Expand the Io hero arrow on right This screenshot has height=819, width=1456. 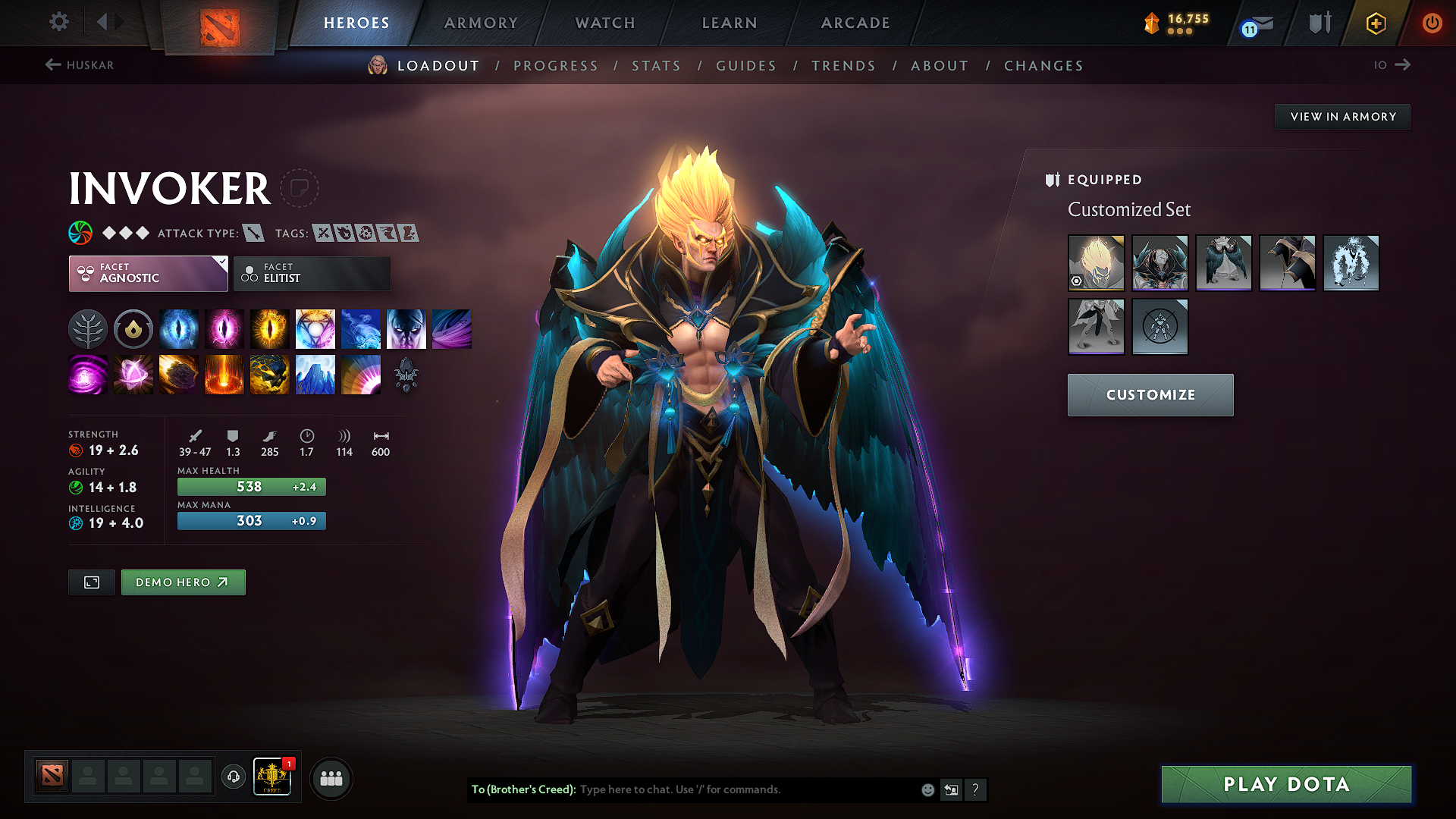(1404, 65)
